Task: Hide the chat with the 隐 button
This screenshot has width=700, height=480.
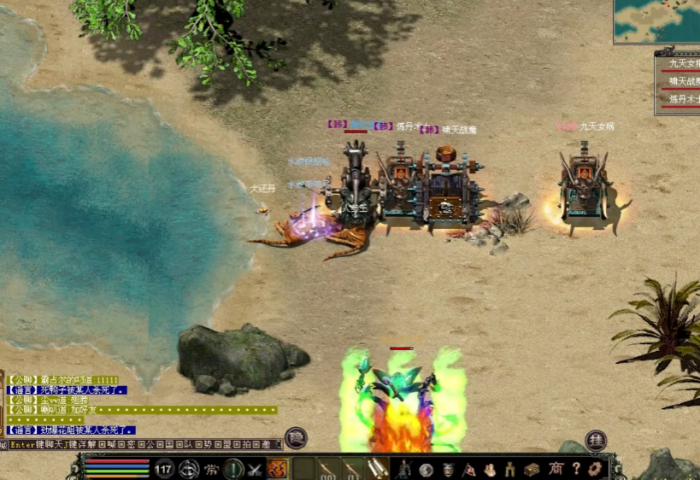Action: pyautogui.click(x=295, y=437)
